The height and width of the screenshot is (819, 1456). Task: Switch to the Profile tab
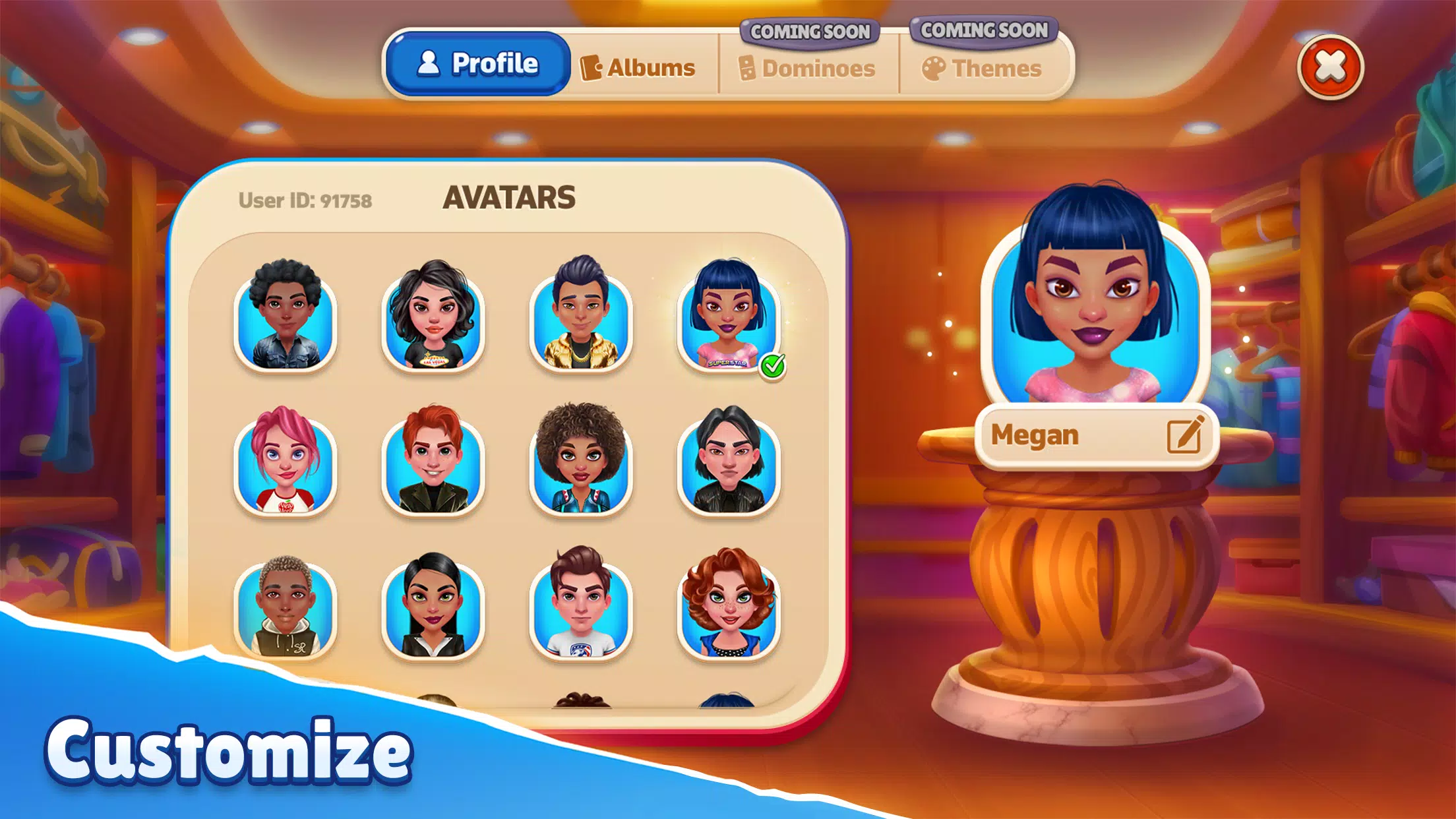click(x=478, y=64)
